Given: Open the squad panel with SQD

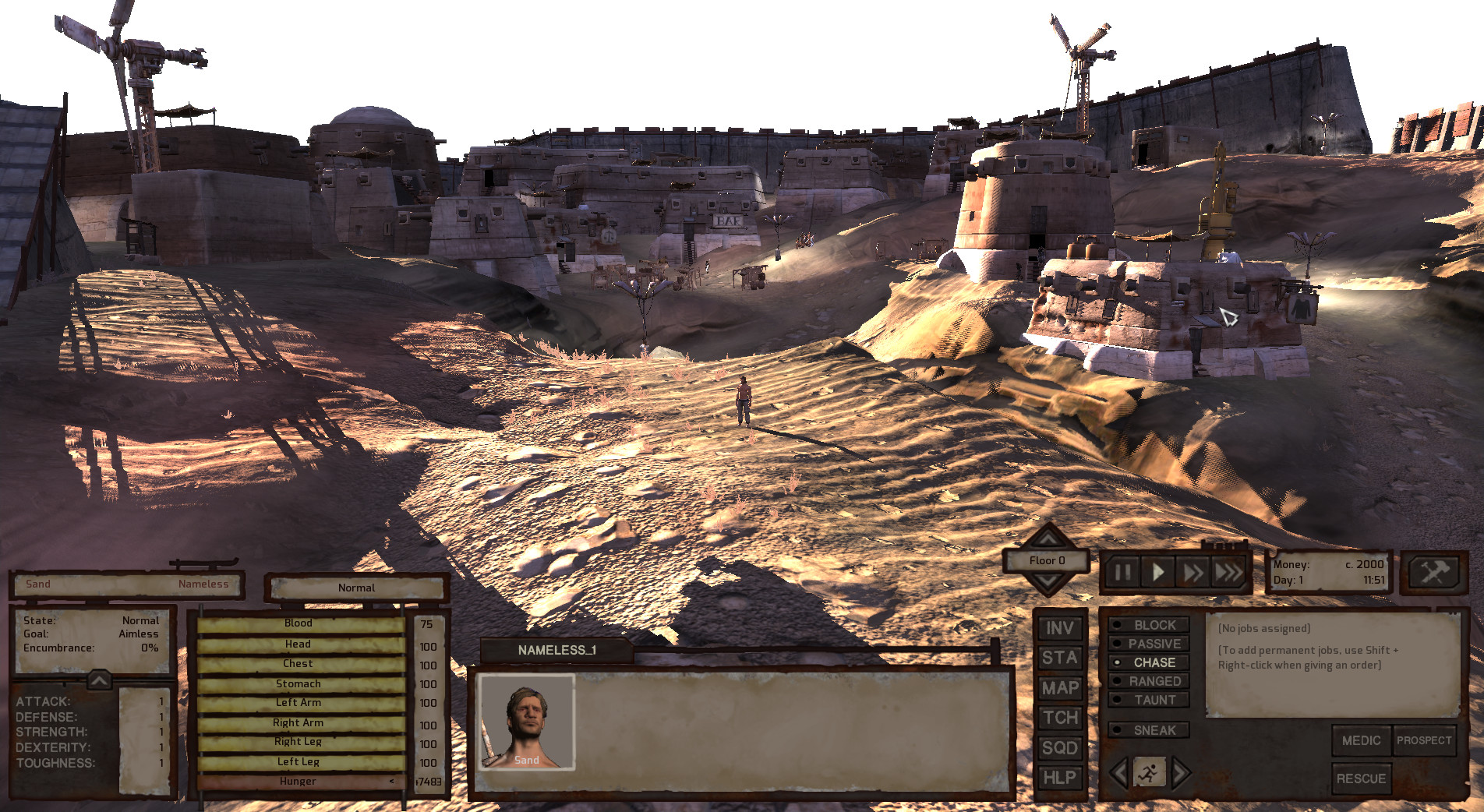Looking at the screenshot, I should [x=1058, y=747].
